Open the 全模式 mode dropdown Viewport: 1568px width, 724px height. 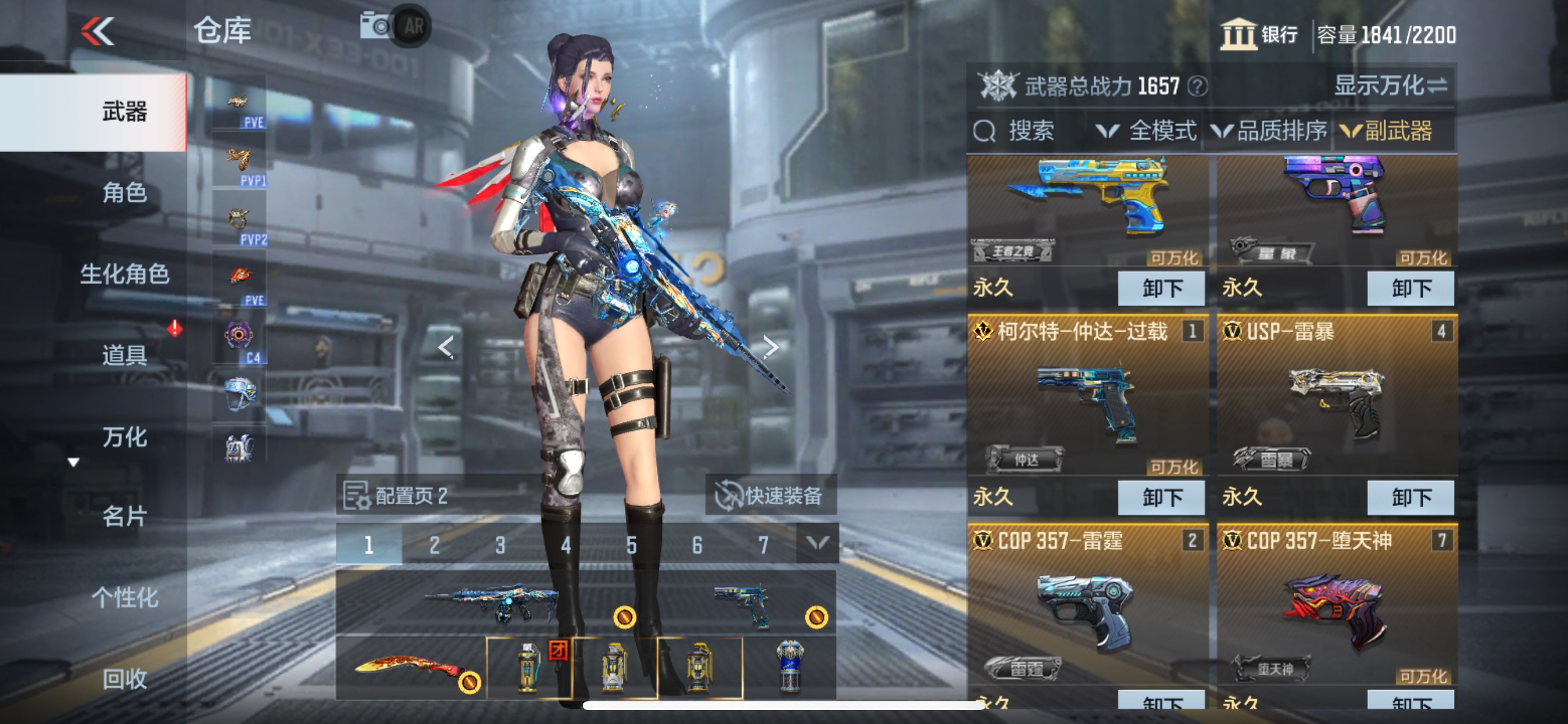click(x=1147, y=131)
